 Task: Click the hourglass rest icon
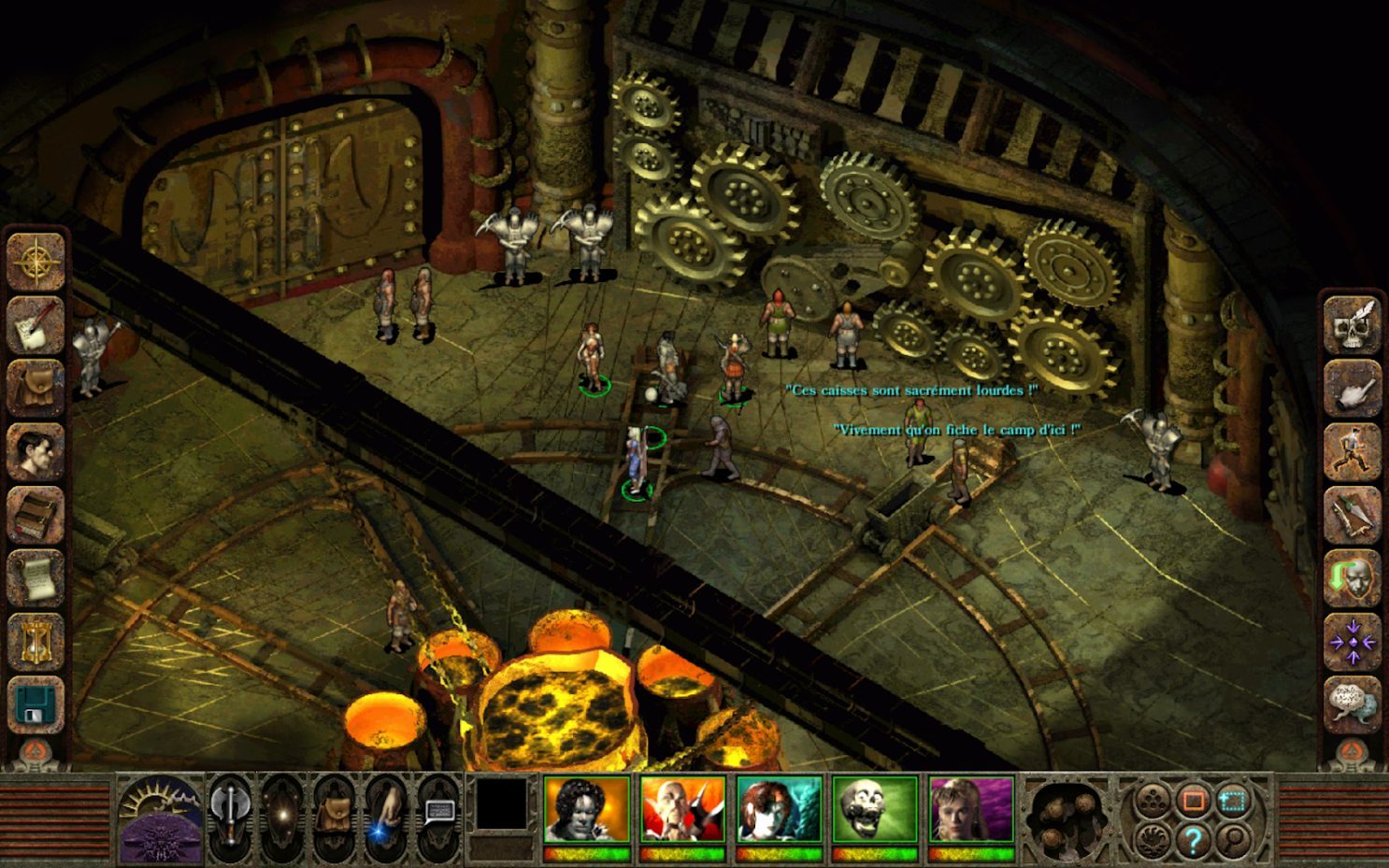[36, 642]
